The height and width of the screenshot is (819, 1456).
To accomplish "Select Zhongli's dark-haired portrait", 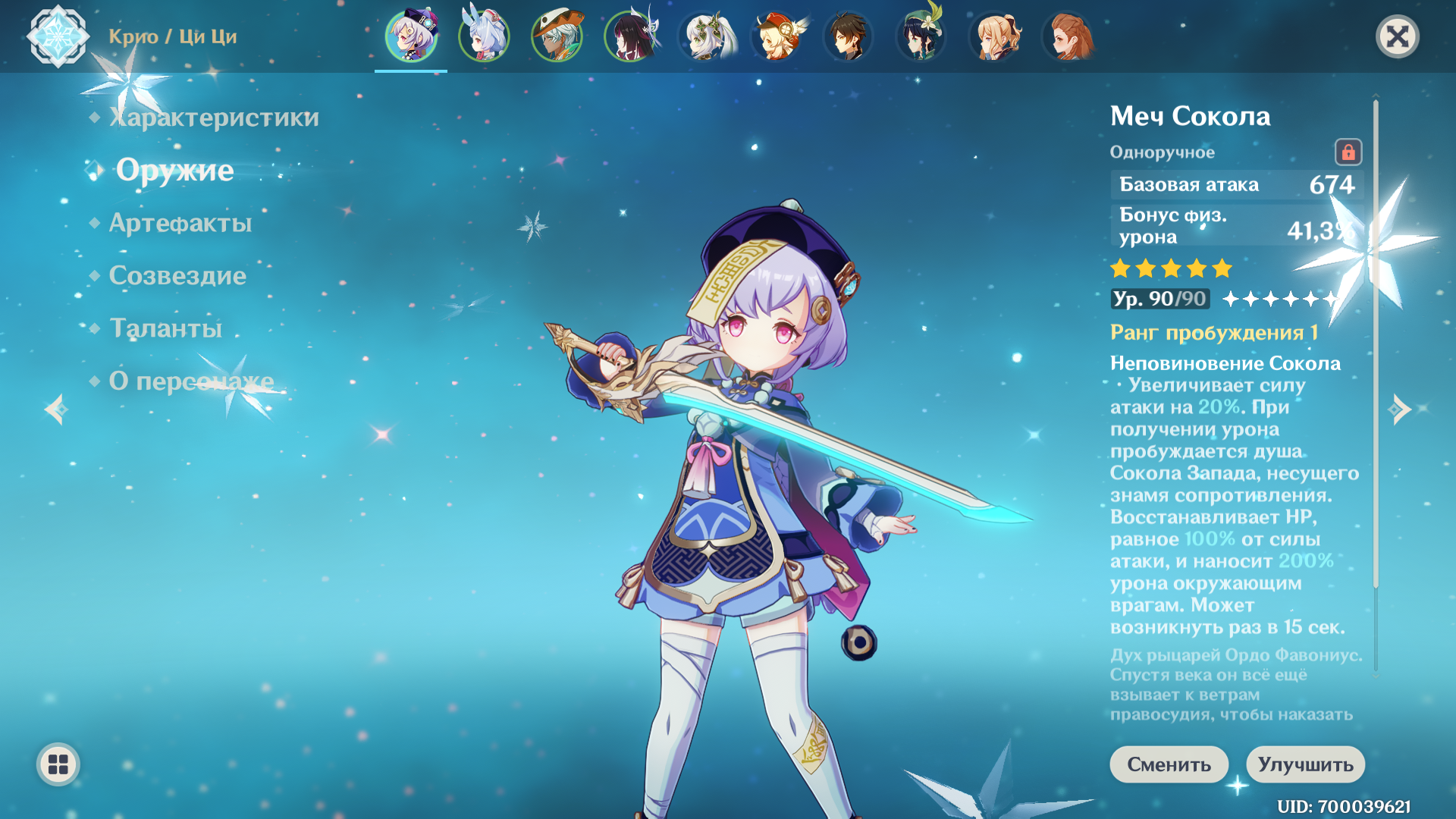I will 849,36.
